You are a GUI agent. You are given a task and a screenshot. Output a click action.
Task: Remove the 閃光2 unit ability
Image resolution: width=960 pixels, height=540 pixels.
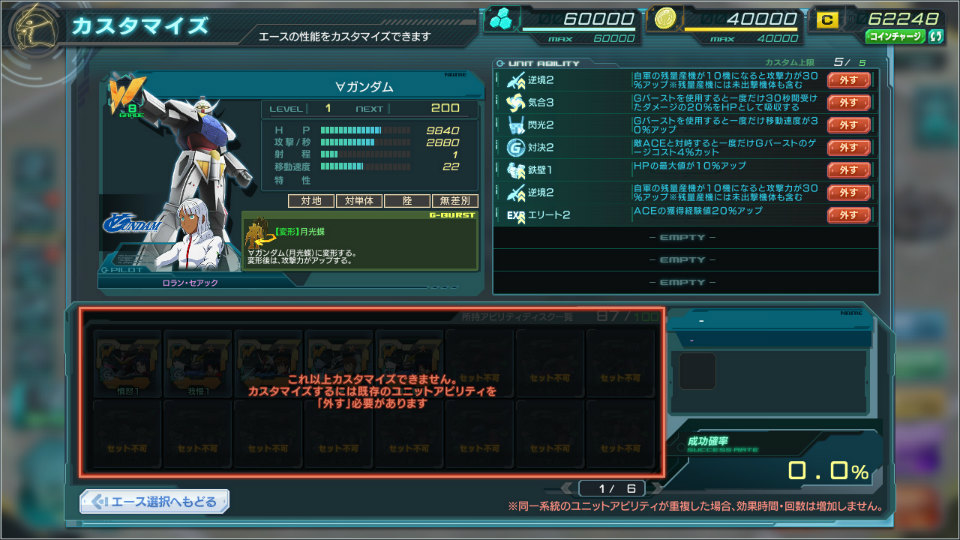848,125
